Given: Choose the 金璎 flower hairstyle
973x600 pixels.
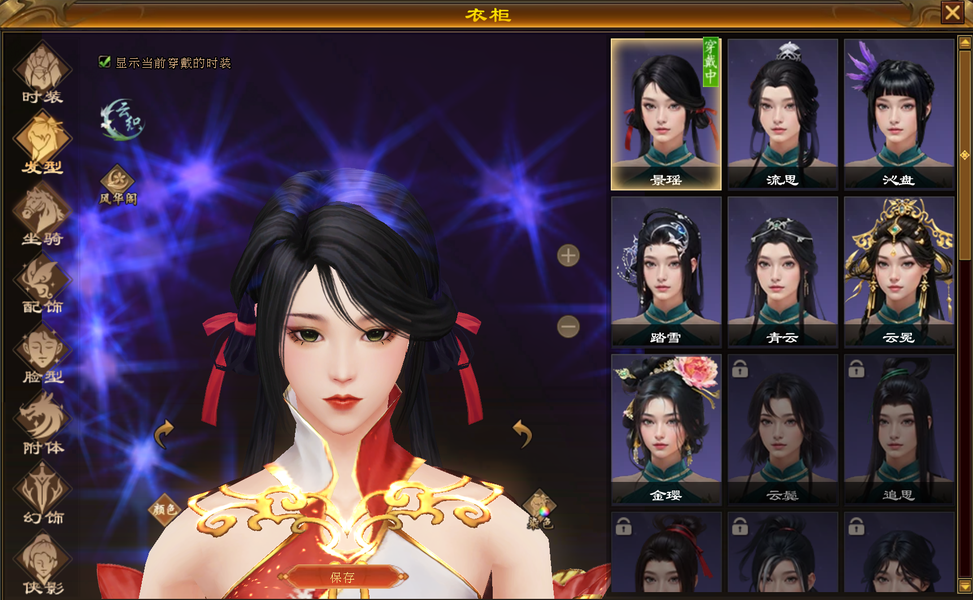Looking at the screenshot, I should click(x=666, y=429).
